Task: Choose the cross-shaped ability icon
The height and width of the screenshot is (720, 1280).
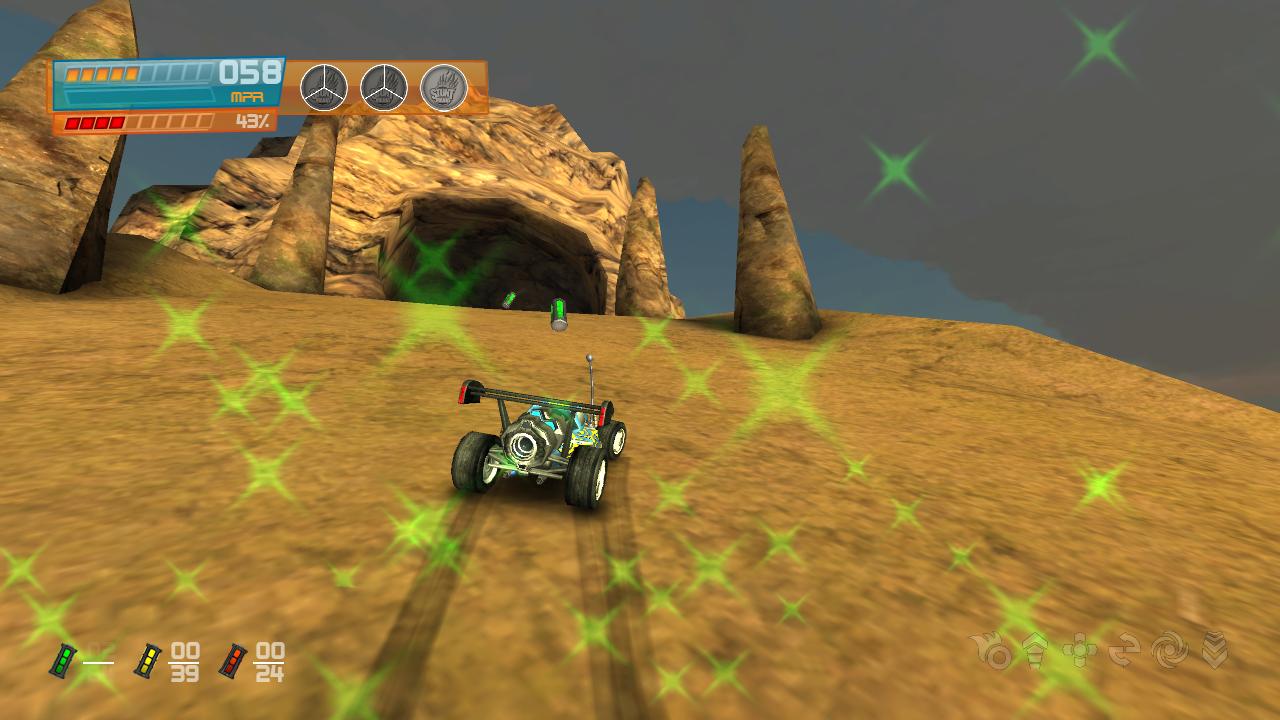Action: 1080,651
